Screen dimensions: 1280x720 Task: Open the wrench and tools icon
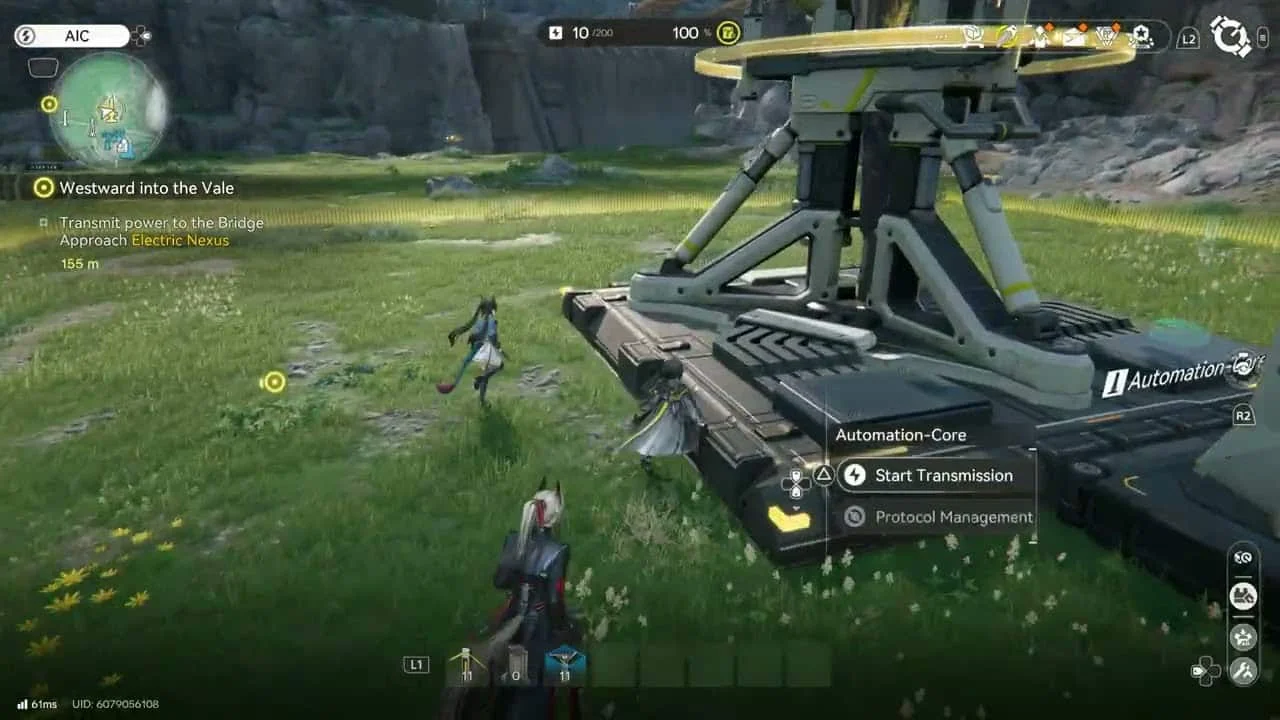point(1243,670)
